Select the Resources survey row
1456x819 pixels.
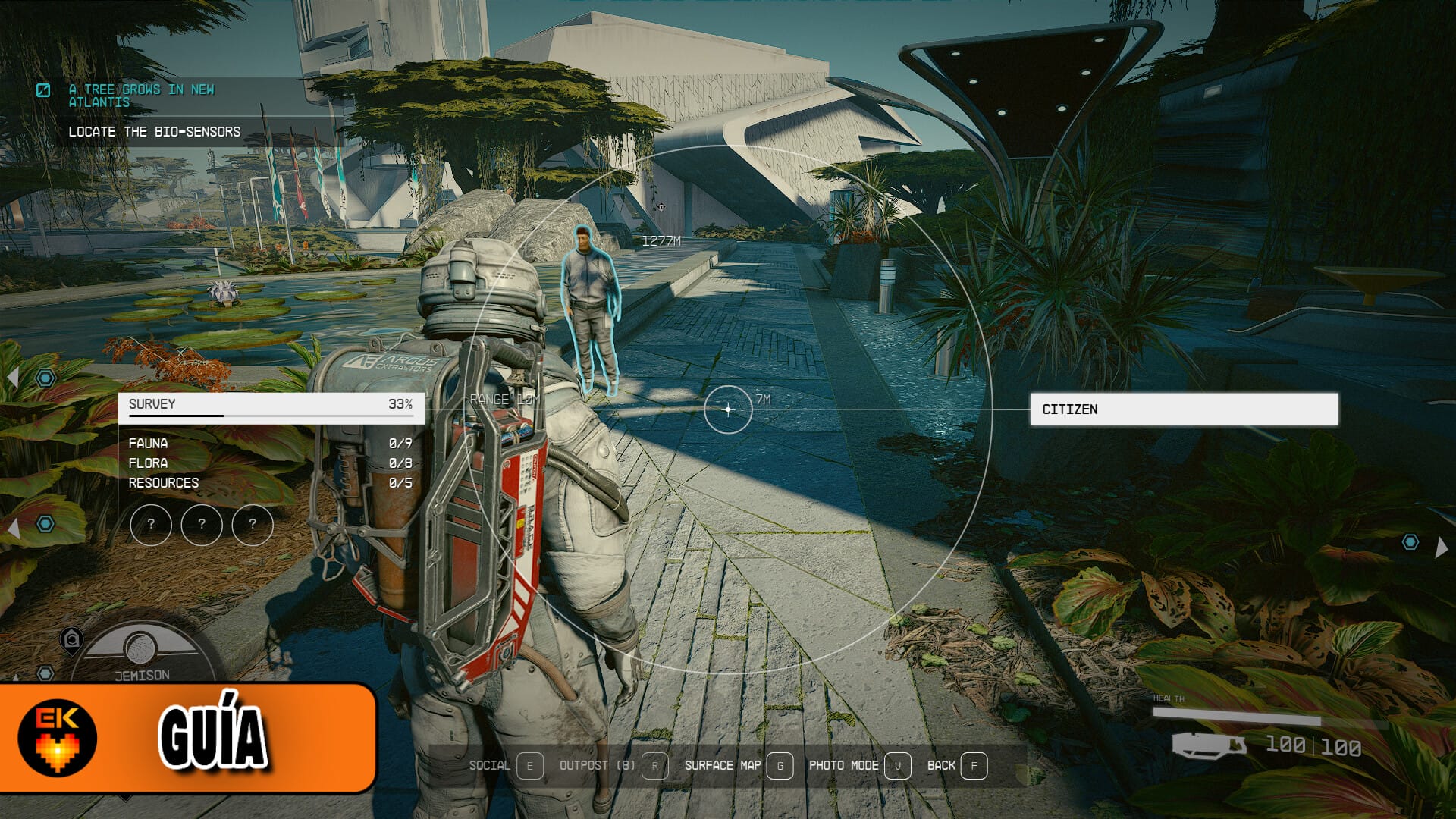coord(270,483)
